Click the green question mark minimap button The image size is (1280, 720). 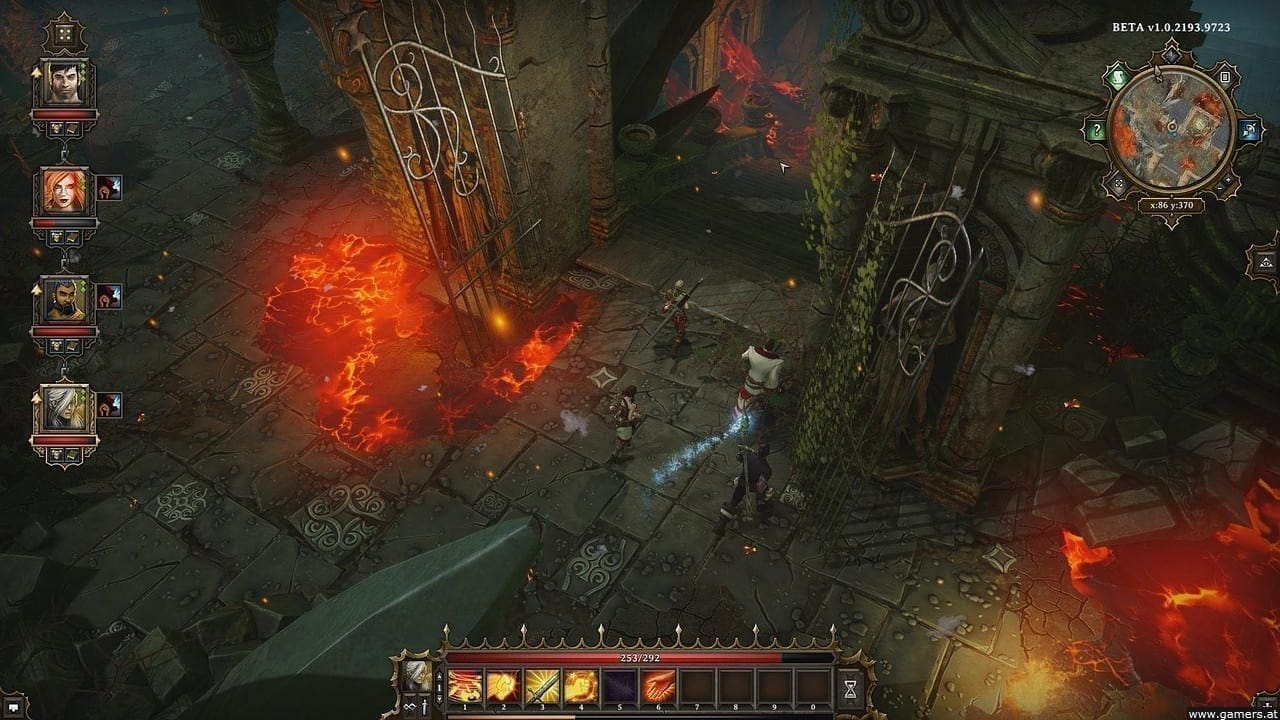coord(1096,131)
